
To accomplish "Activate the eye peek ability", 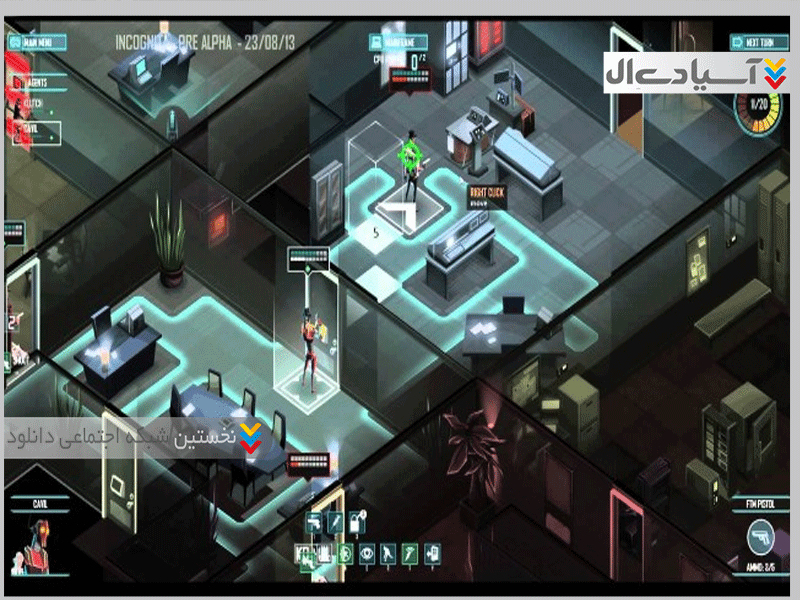I will (369, 552).
